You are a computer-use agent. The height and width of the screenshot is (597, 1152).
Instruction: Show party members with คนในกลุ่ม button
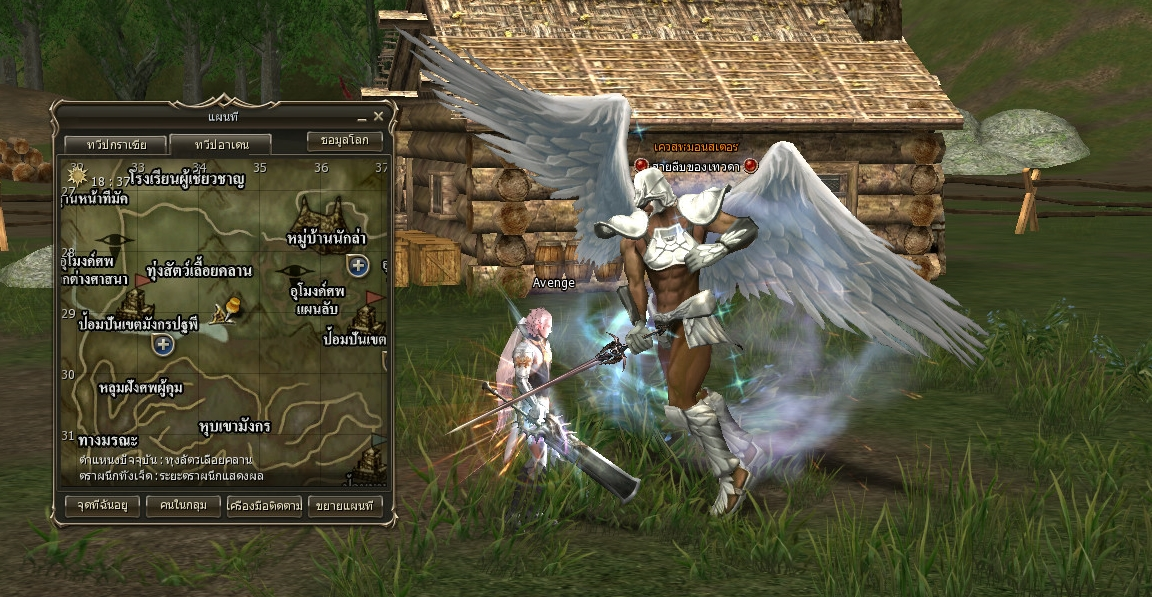click(183, 506)
